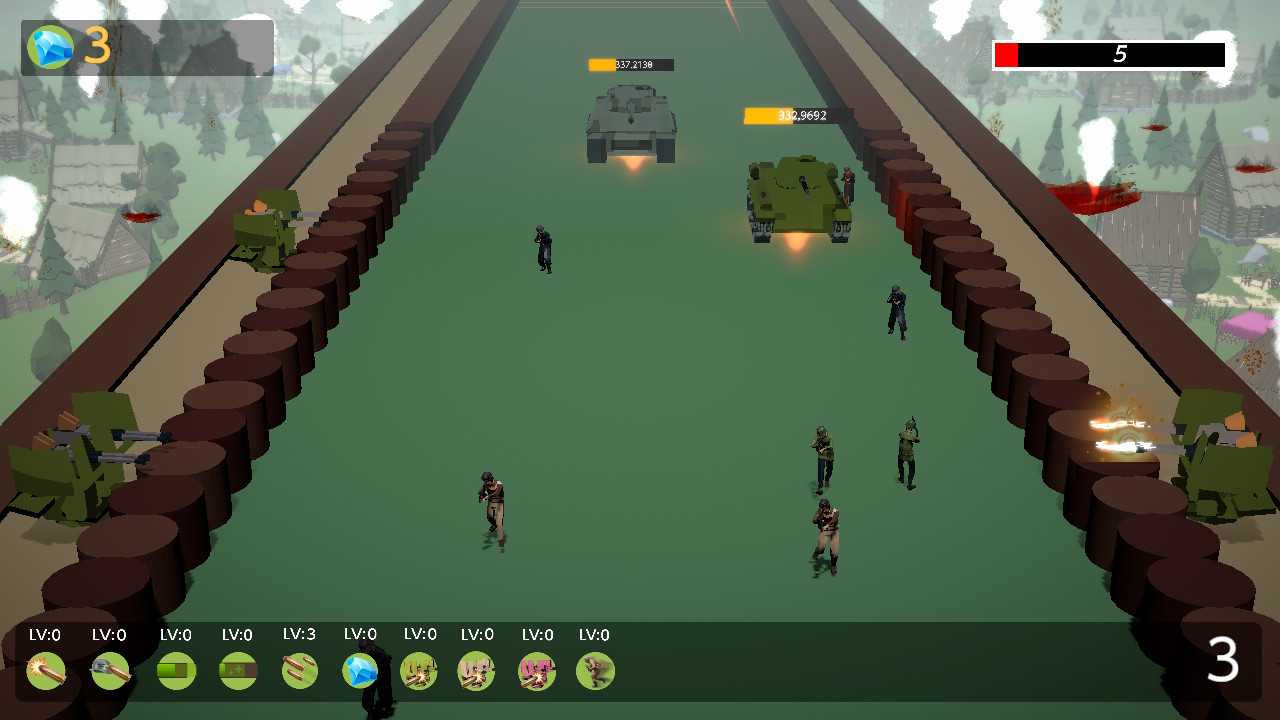Viewport: 1280px width, 720px height.
Task: Click the progress bar showing 5
Action: tap(1108, 55)
